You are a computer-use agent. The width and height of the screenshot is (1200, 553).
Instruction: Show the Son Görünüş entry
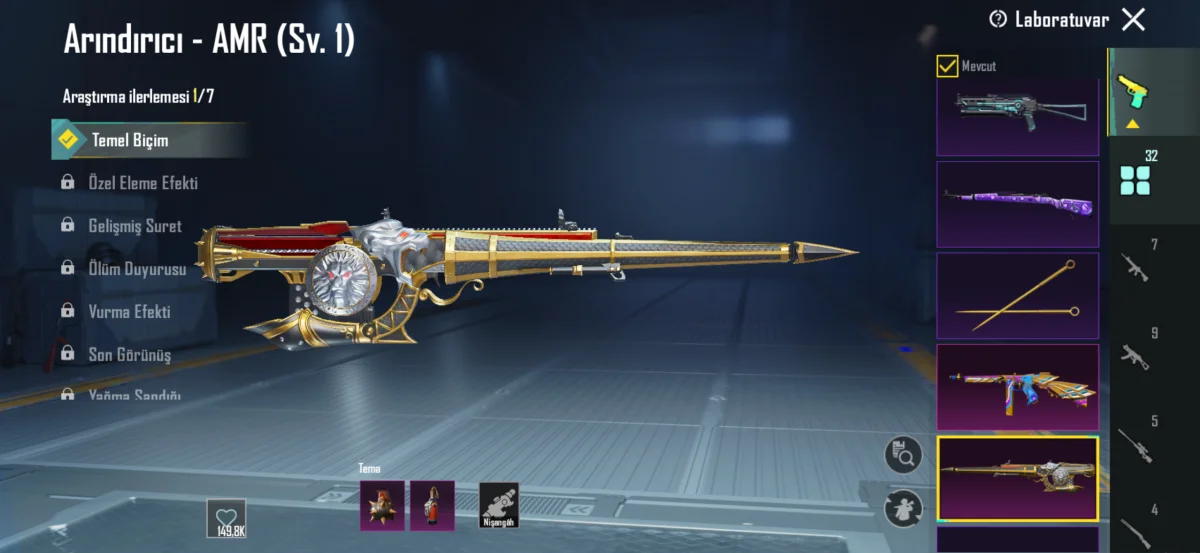pyautogui.click(x=130, y=354)
